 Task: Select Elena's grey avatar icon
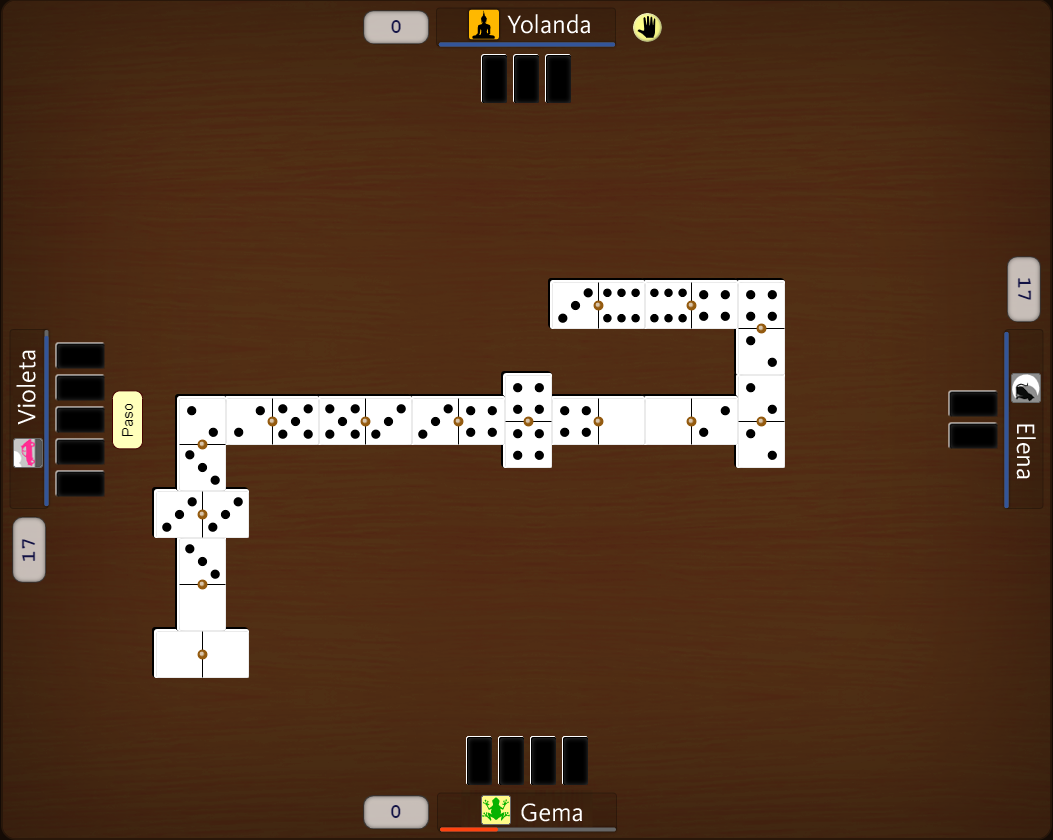point(1026,388)
